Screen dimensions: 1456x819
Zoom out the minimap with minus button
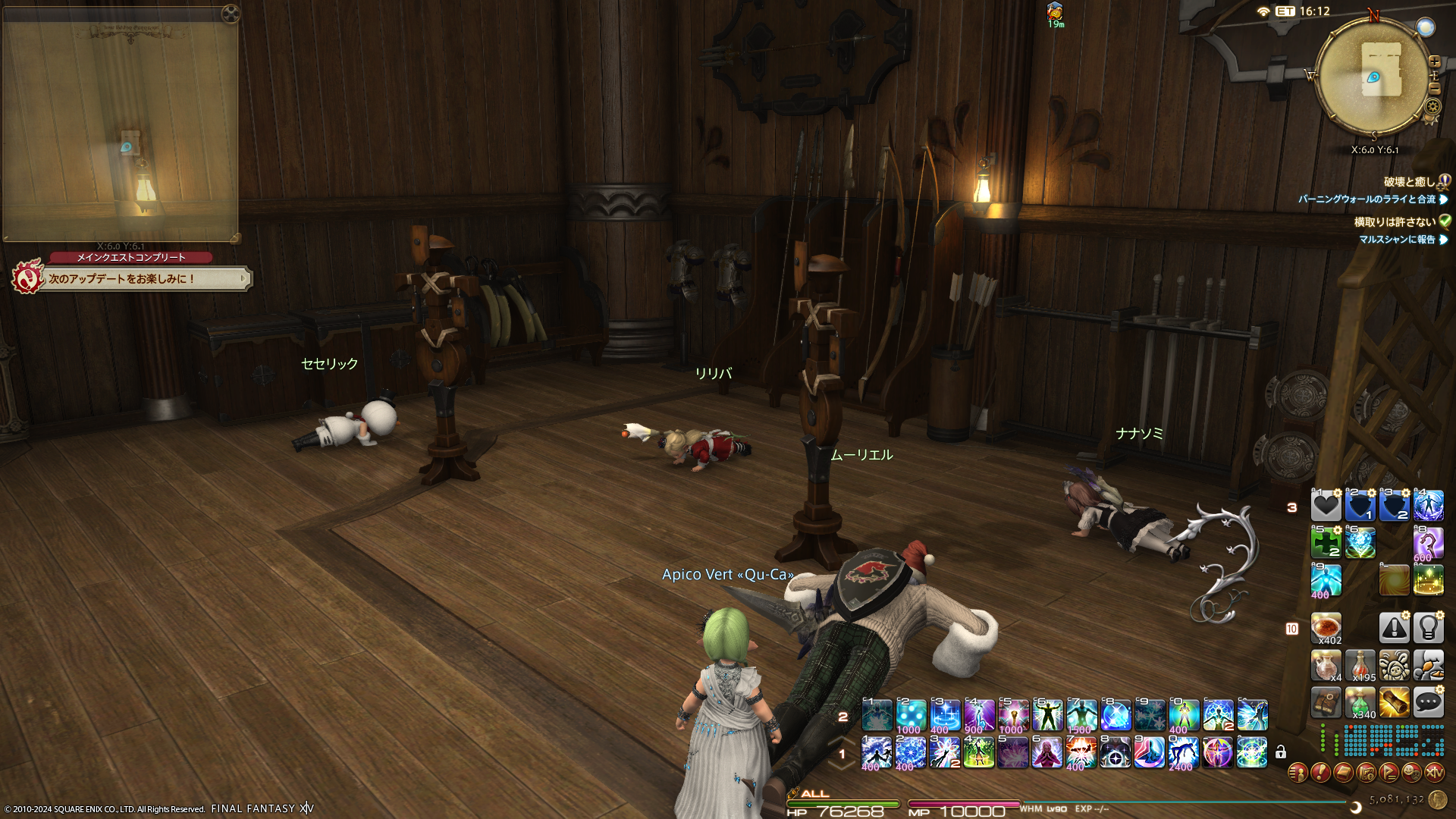tap(1434, 89)
